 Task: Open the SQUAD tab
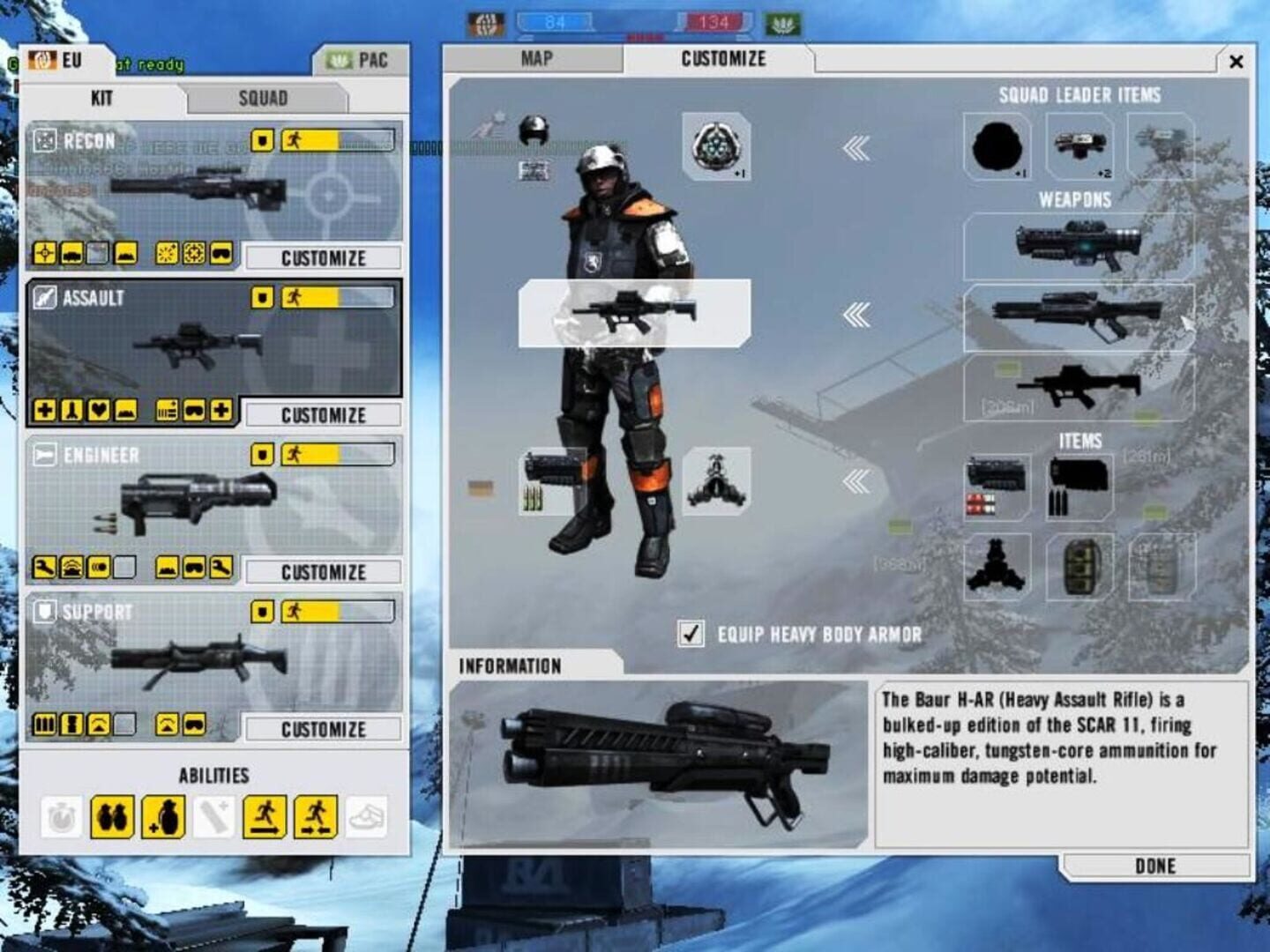point(263,98)
